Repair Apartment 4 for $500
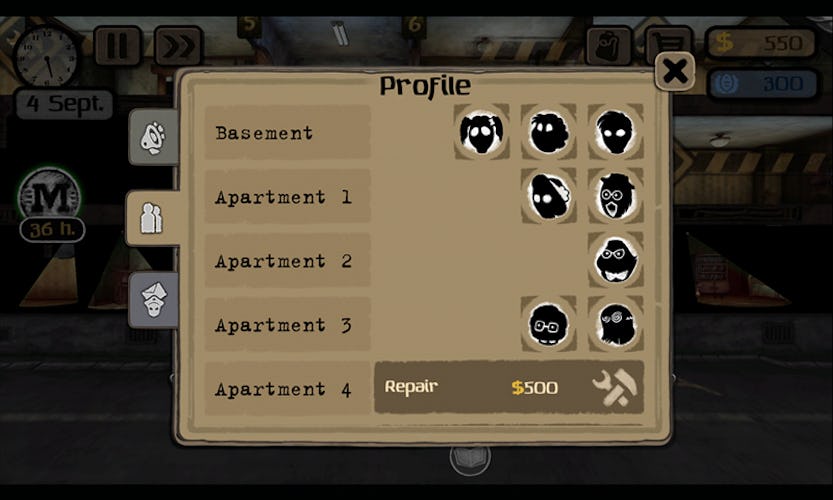This screenshot has height=500, width=833. pyautogui.click(x=509, y=387)
